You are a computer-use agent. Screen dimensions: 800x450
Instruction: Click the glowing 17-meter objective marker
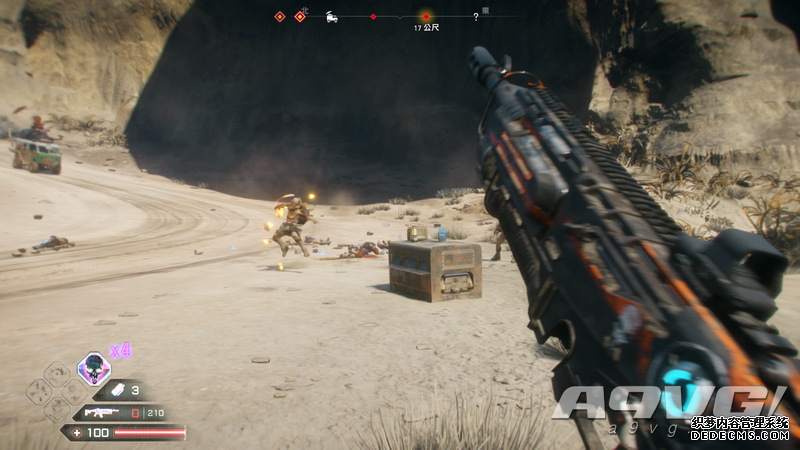click(x=426, y=16)
